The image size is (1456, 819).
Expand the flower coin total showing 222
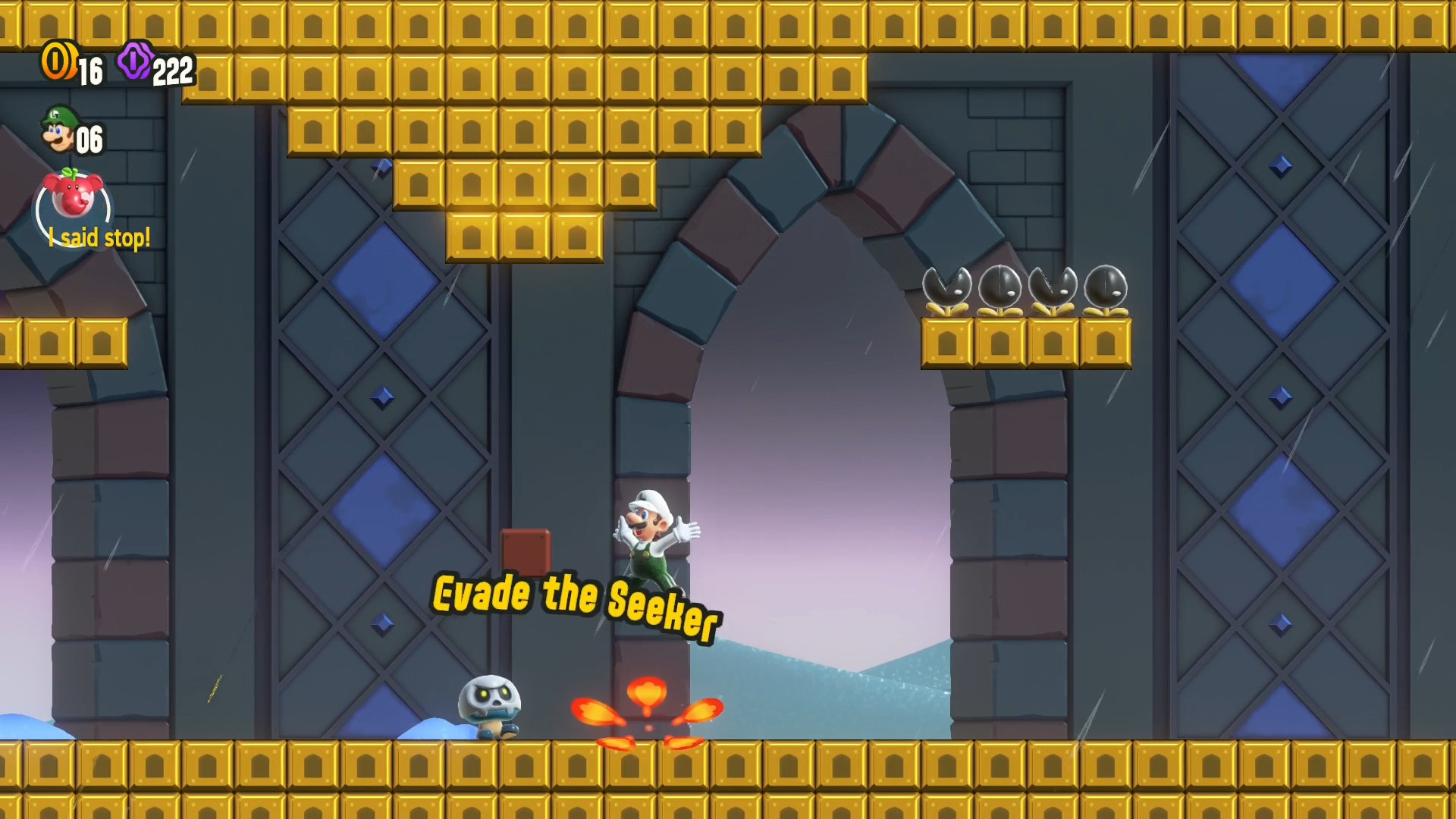point(173,71)
